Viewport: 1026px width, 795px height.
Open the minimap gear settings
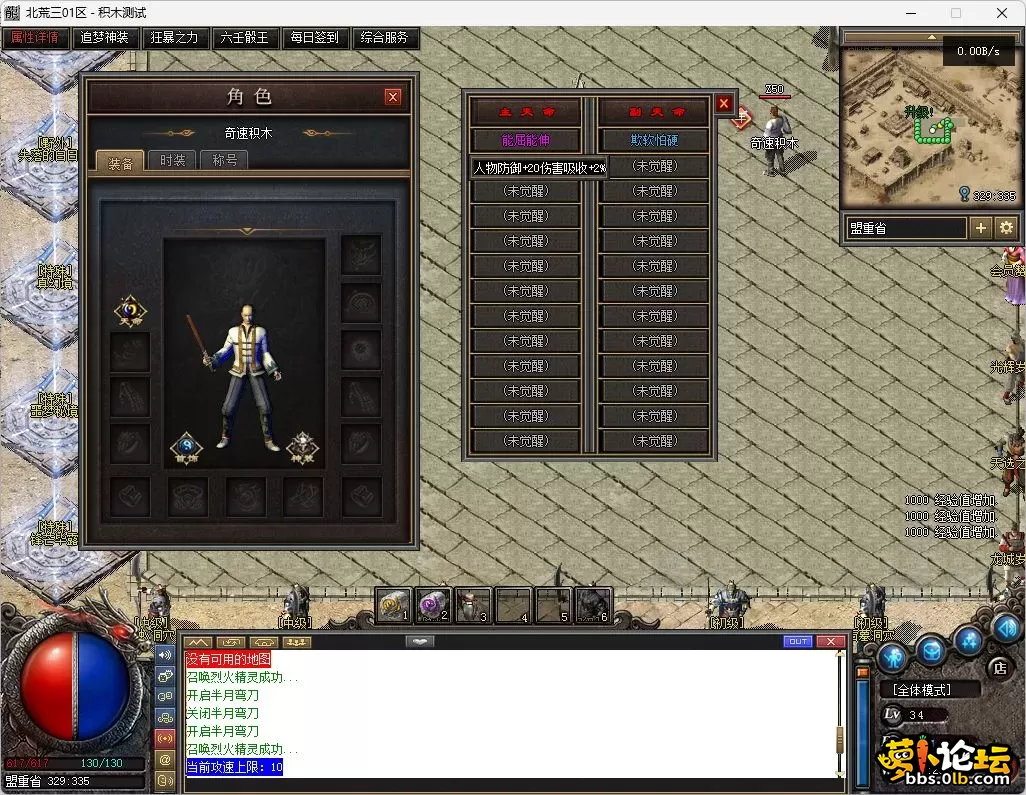point(1006,228)
